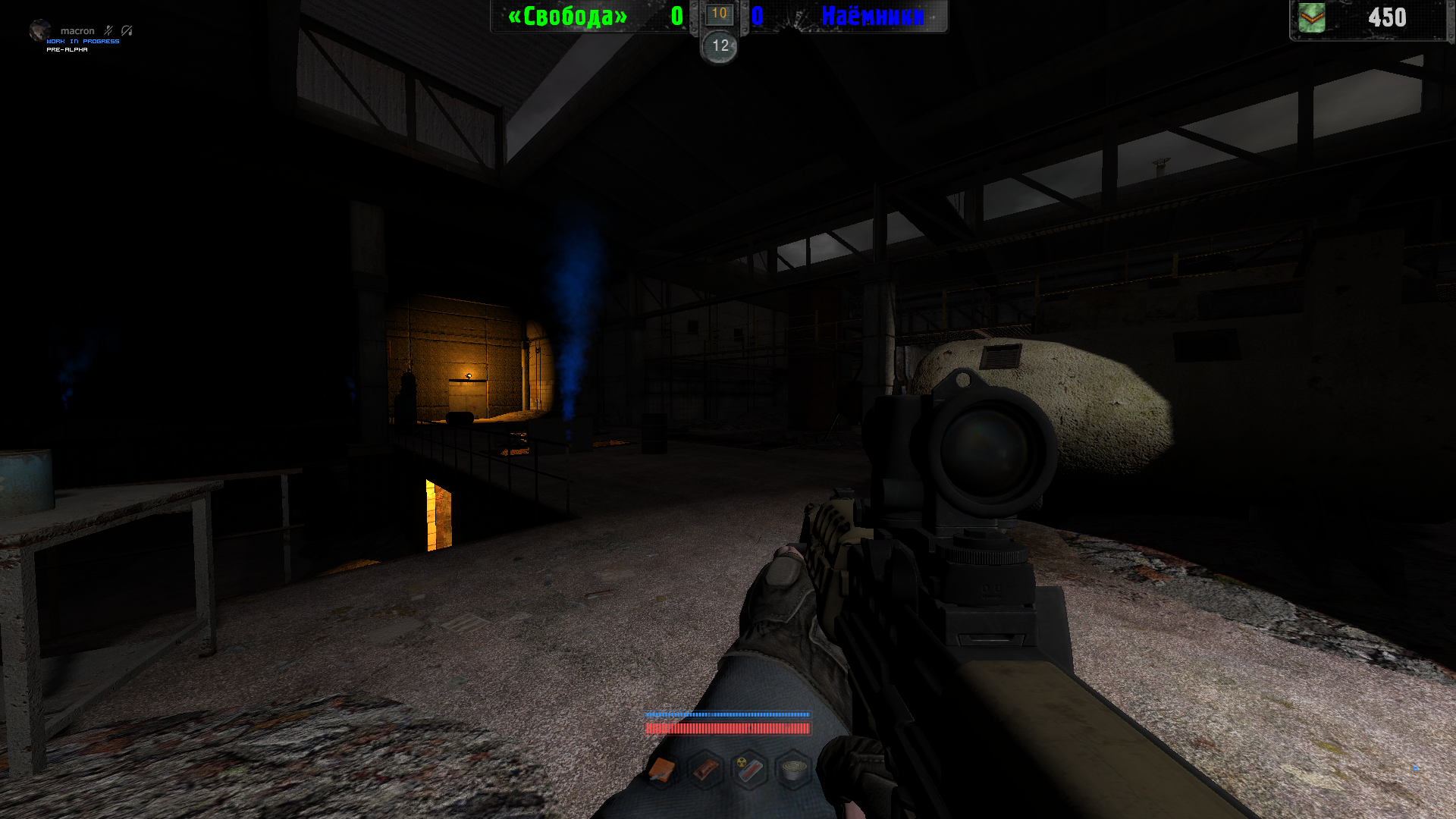Unmute the crossed-out microphone icon
This screenshot has width=1456, height=819.
(x=108, y=30)
